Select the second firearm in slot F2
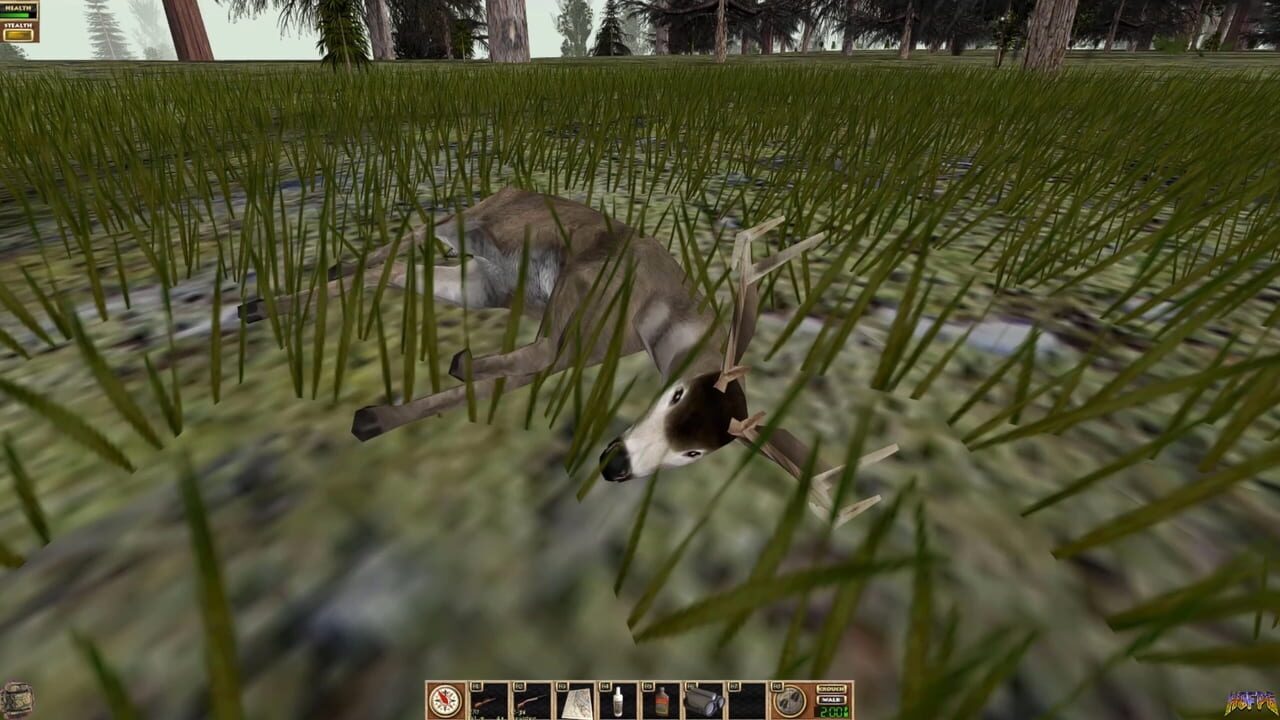The image size is (1280, 720). tap(530, 702)
